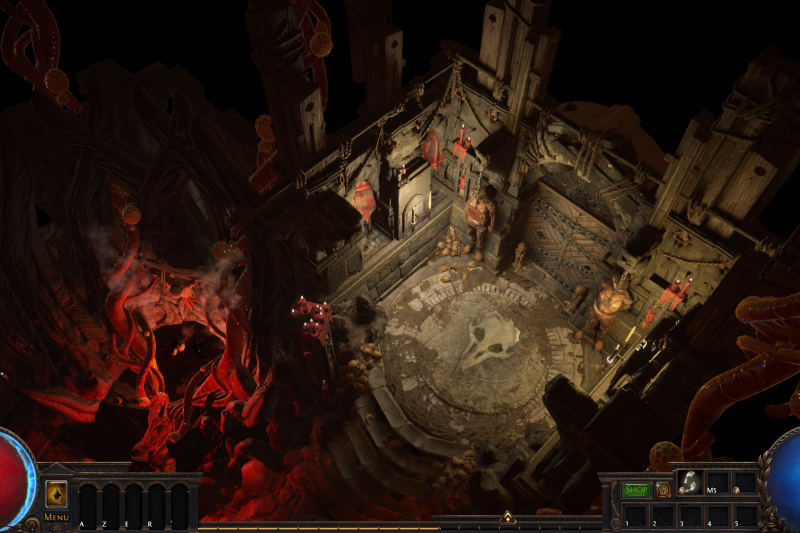Click the gold arrow level-up icon
Viewport: 800px width, 533px height.
pos(56,495)
